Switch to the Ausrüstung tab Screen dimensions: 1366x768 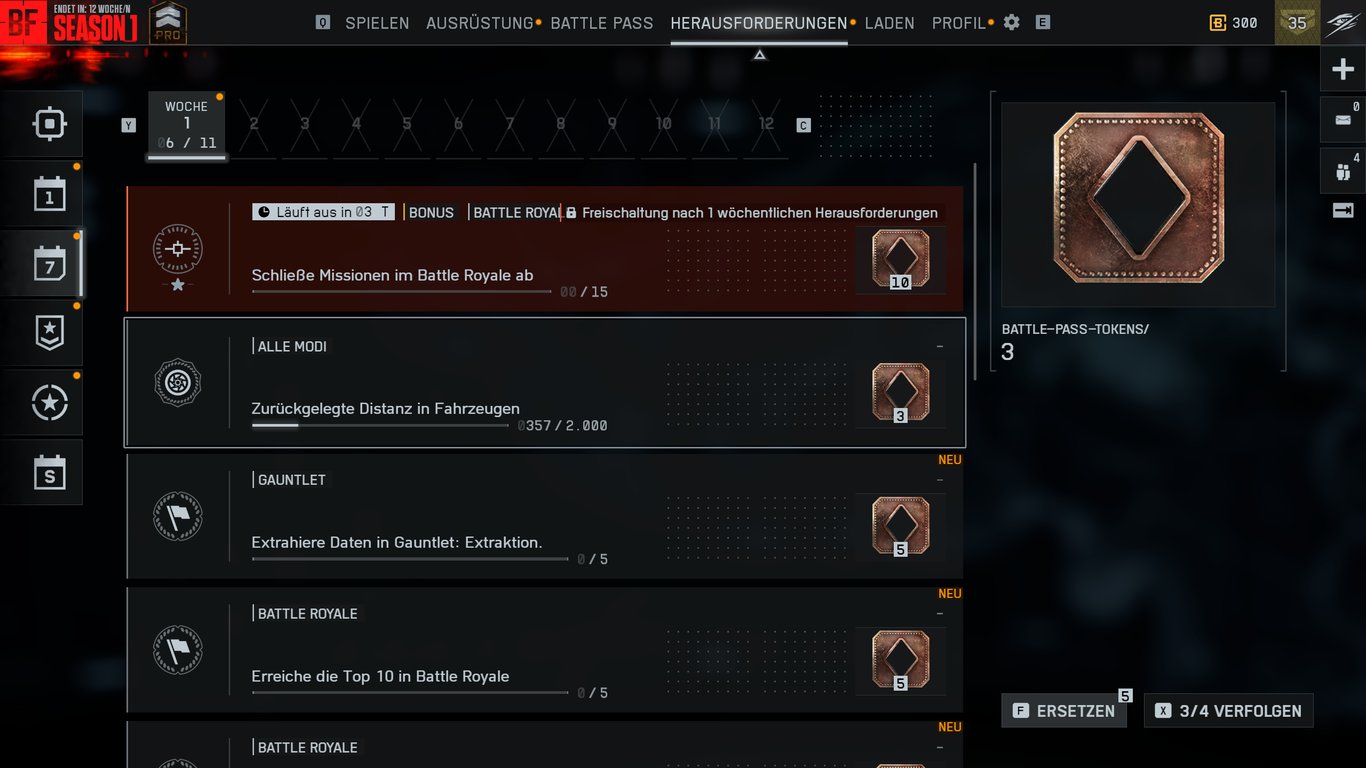[x=479, y=23]
